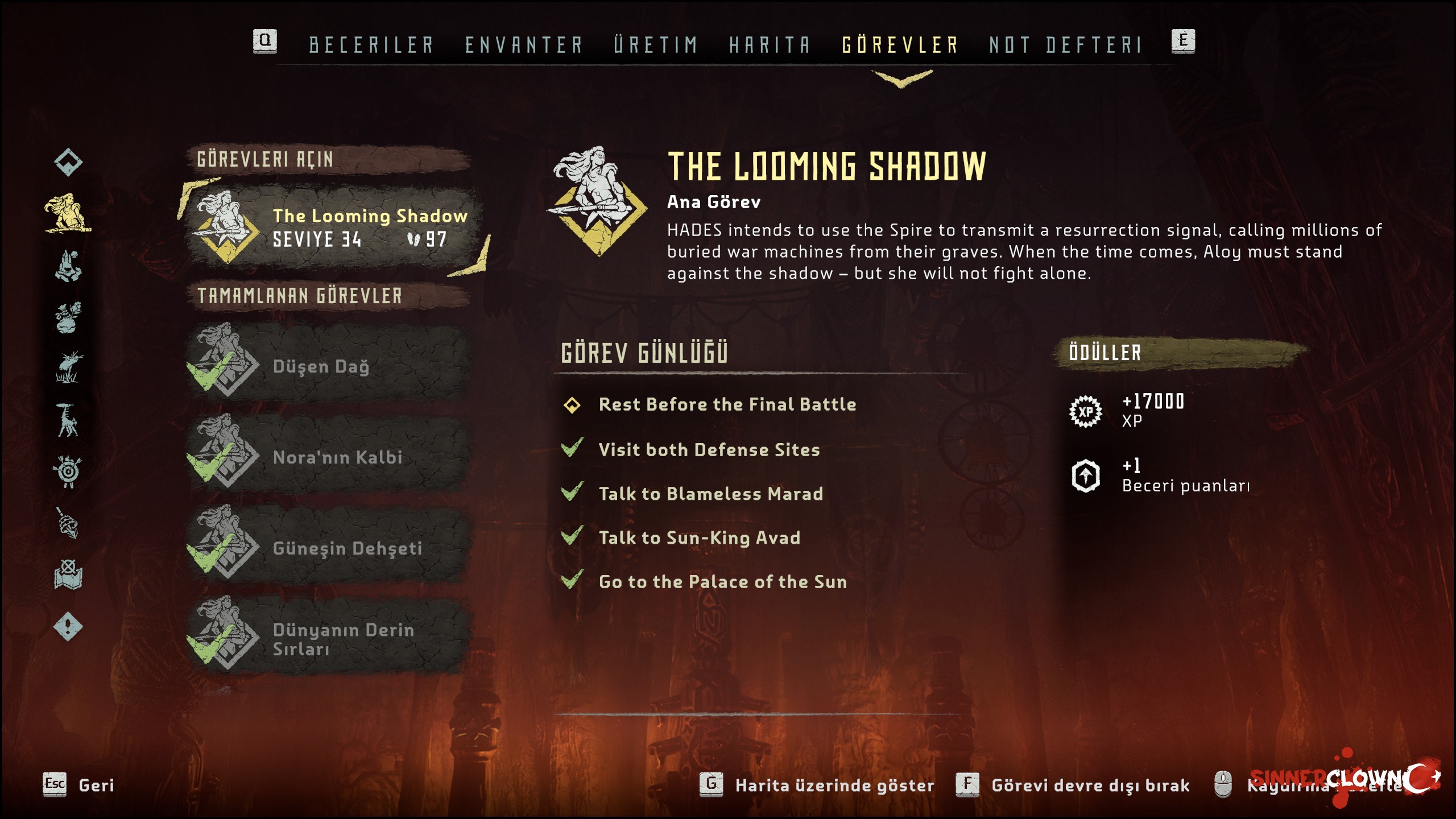Switch to the Not Defteri tab

point(1066,44)
